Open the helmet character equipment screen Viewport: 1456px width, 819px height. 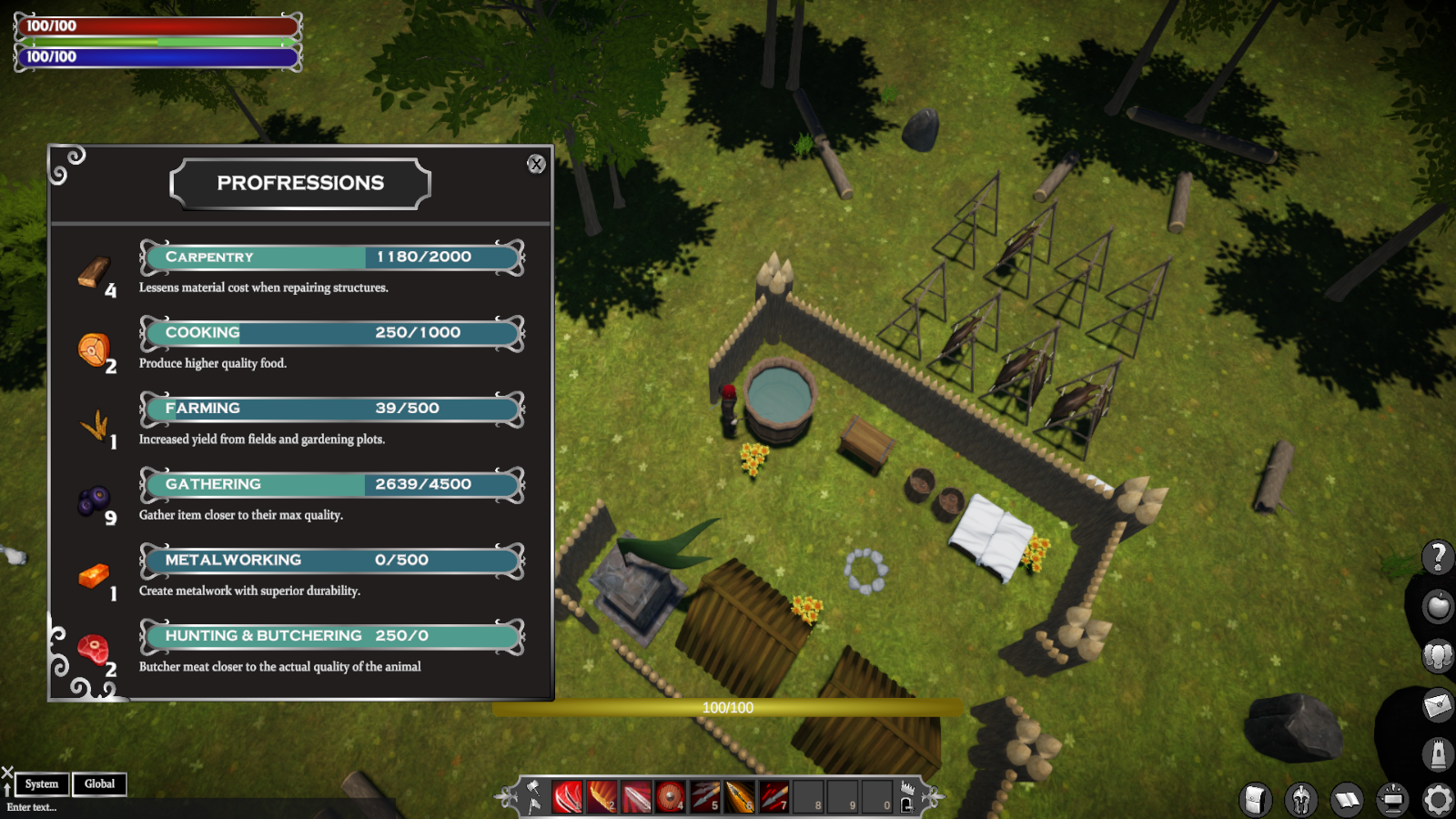pyautogui.click(x=1301, y=800)
